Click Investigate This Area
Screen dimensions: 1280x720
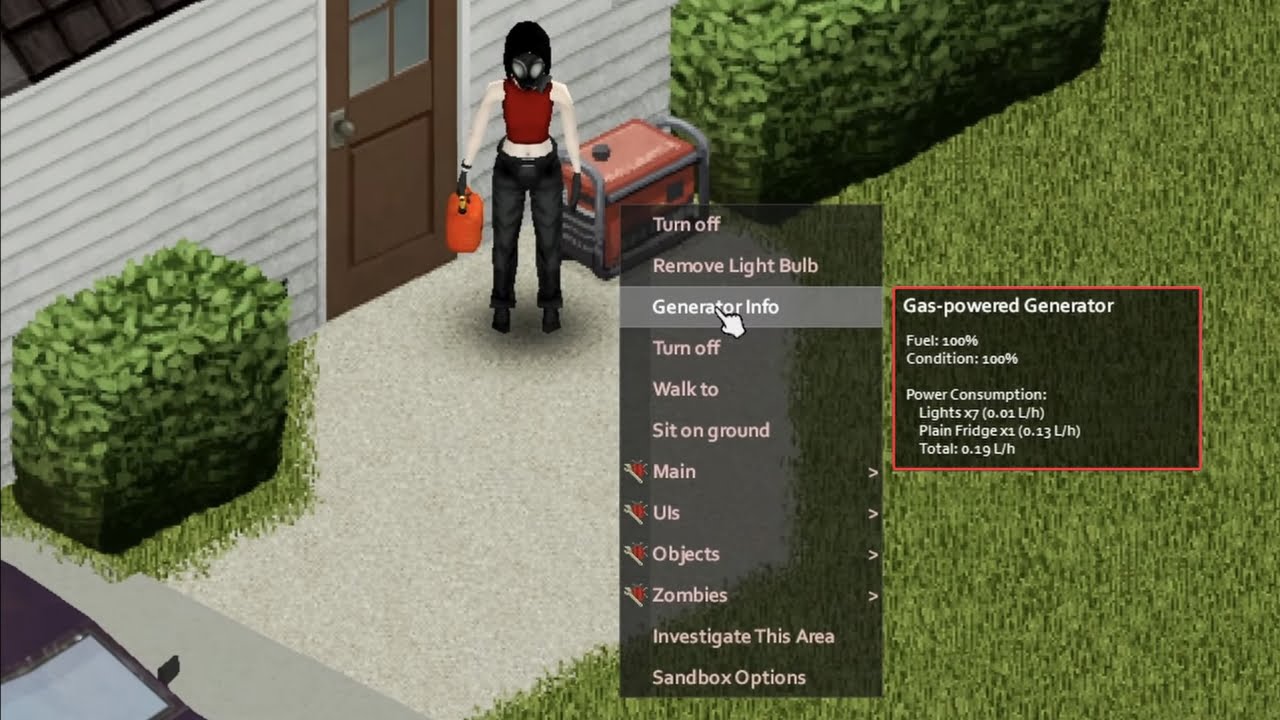click(x=744, y=635)
